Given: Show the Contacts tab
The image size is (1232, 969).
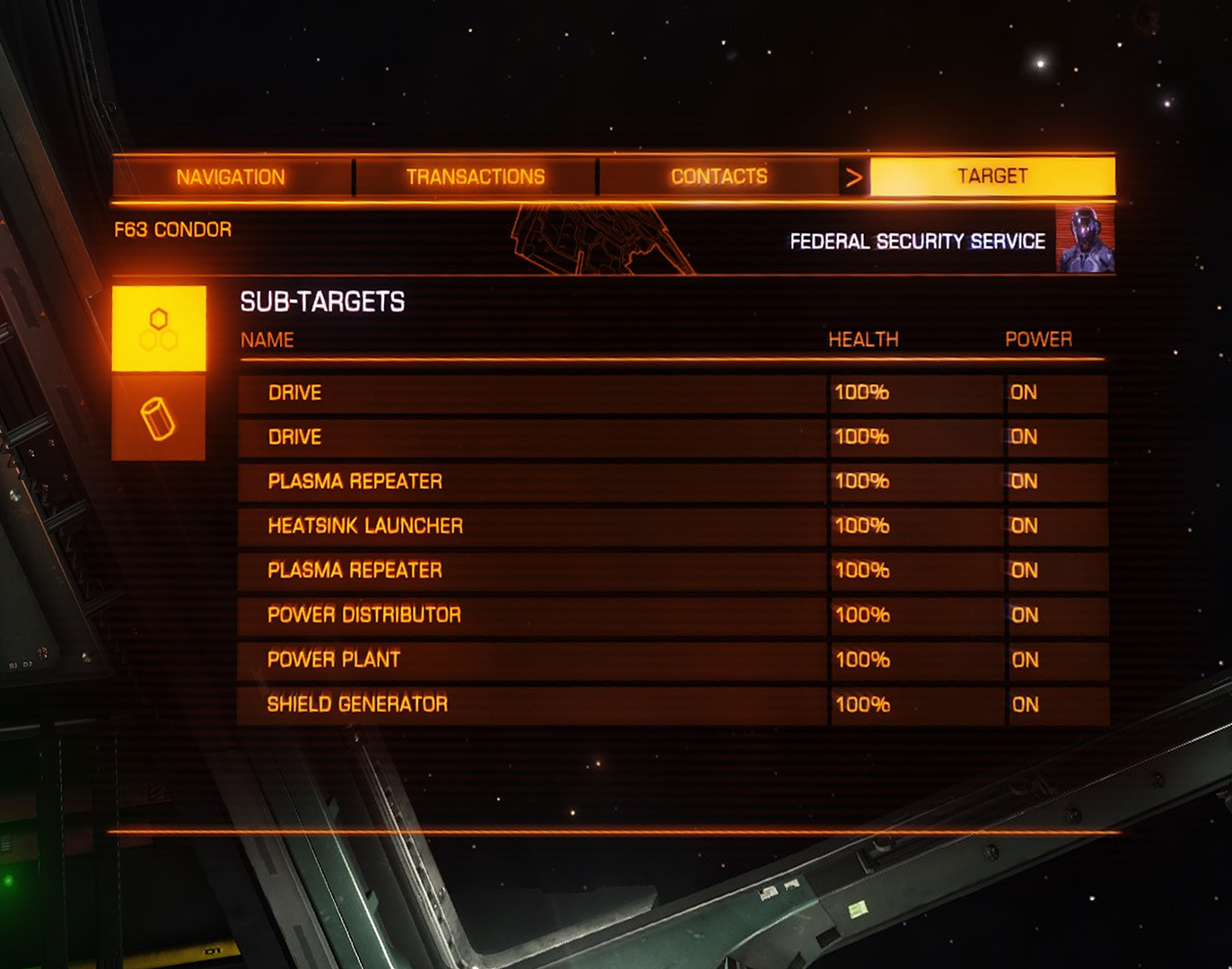Looking at the screenshot, I should point(719,177).
